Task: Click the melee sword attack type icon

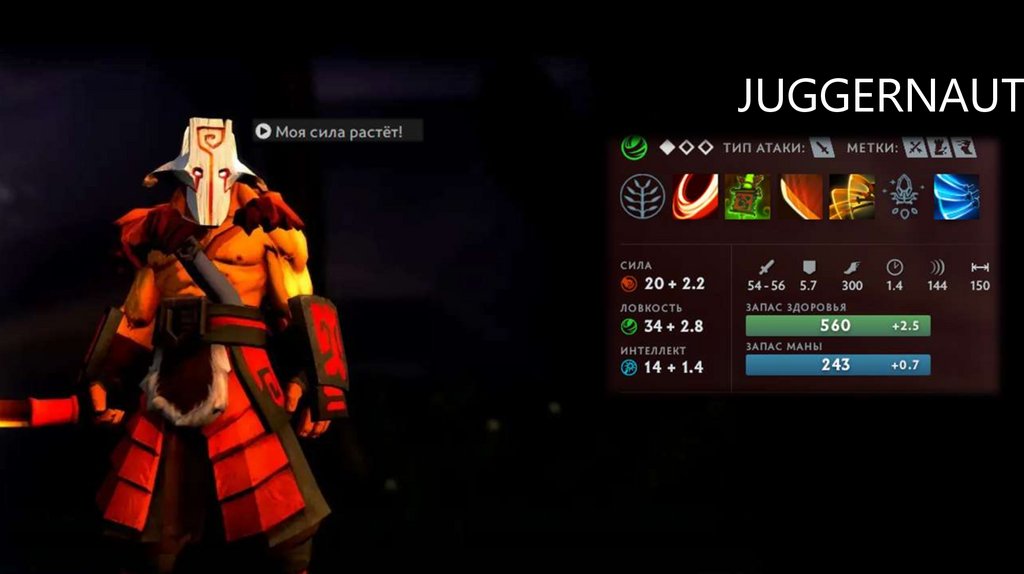Action: pyautogui.click(x=821, y=148)
